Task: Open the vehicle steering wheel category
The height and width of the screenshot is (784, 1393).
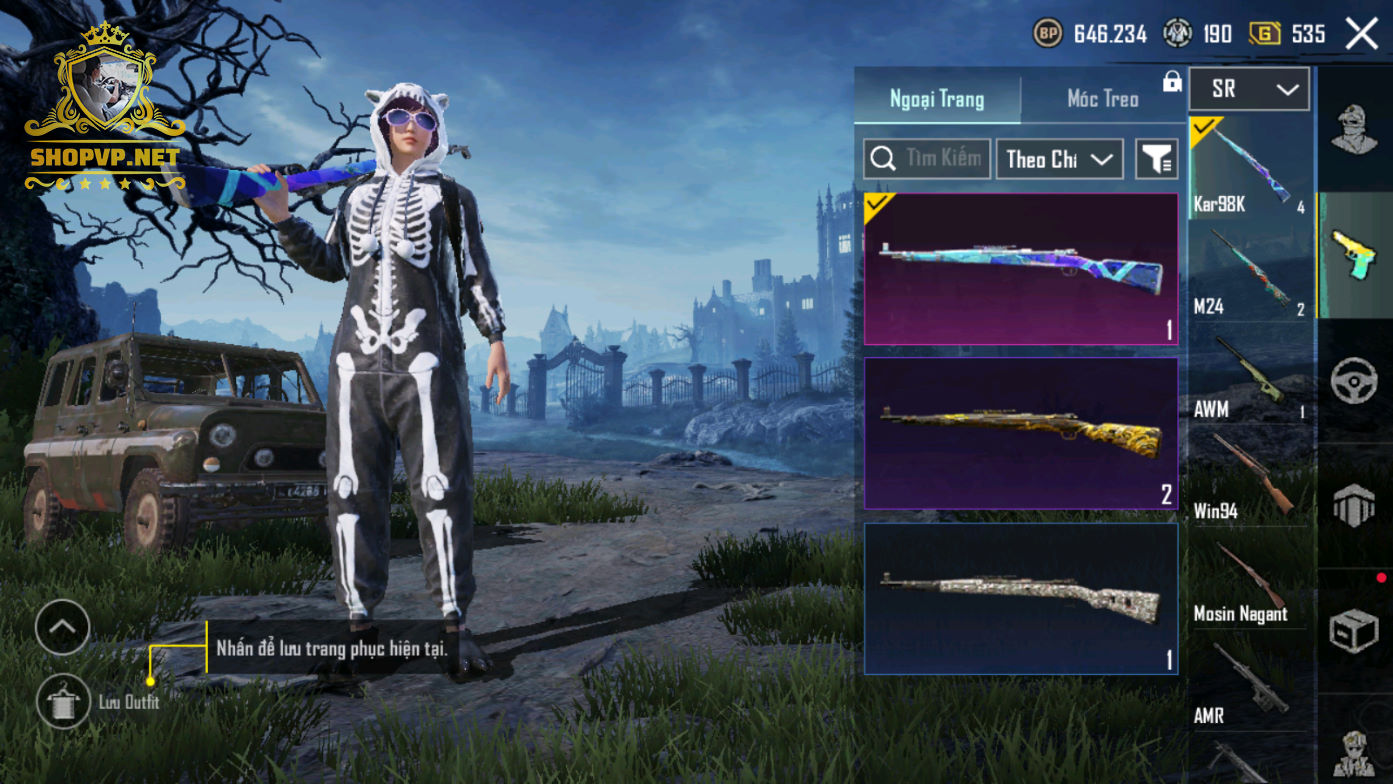Action: coord(1355,381)
